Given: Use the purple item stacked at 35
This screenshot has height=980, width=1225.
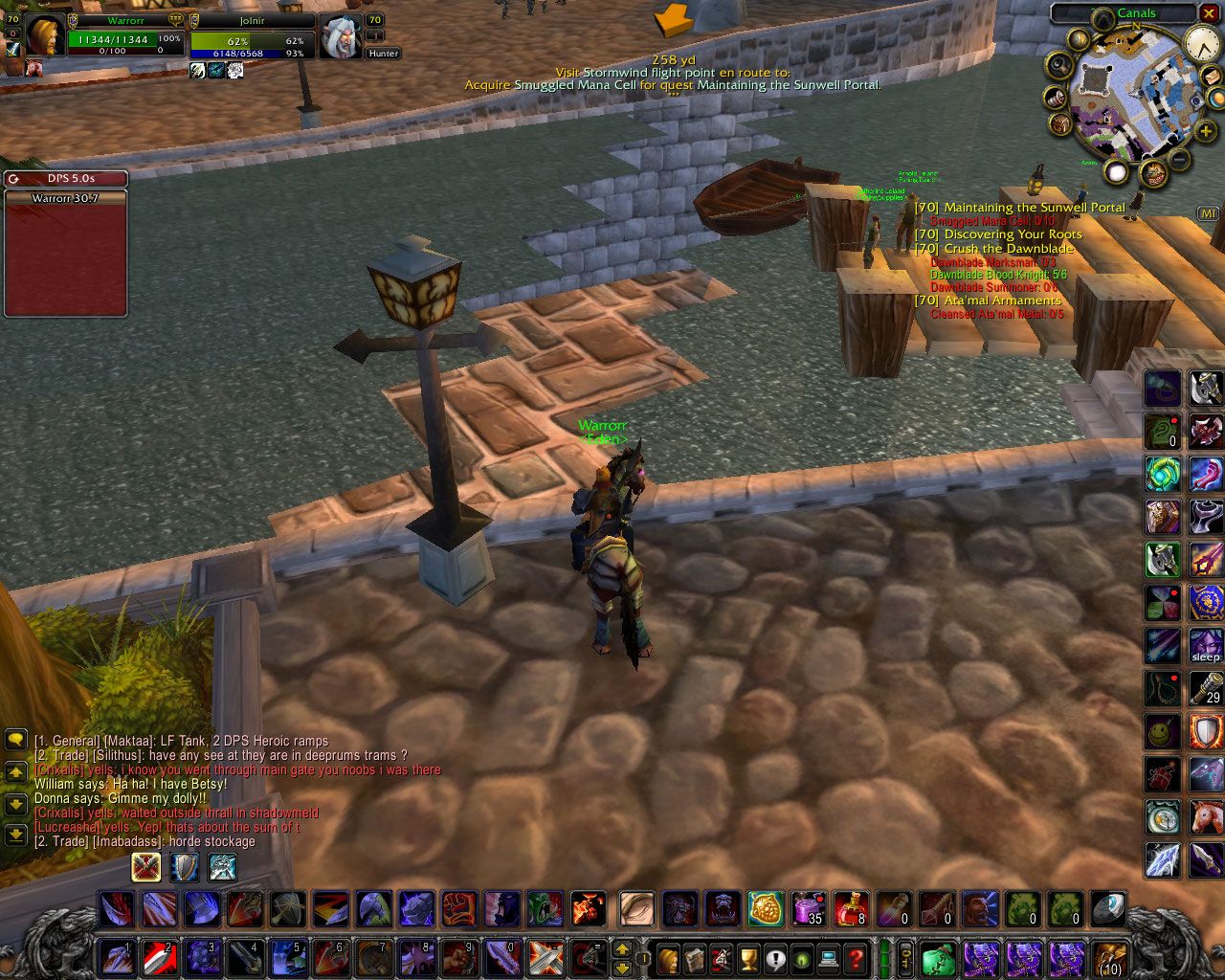Looking at the screenshot, I should pyautogui.click(x=809, y=909).
